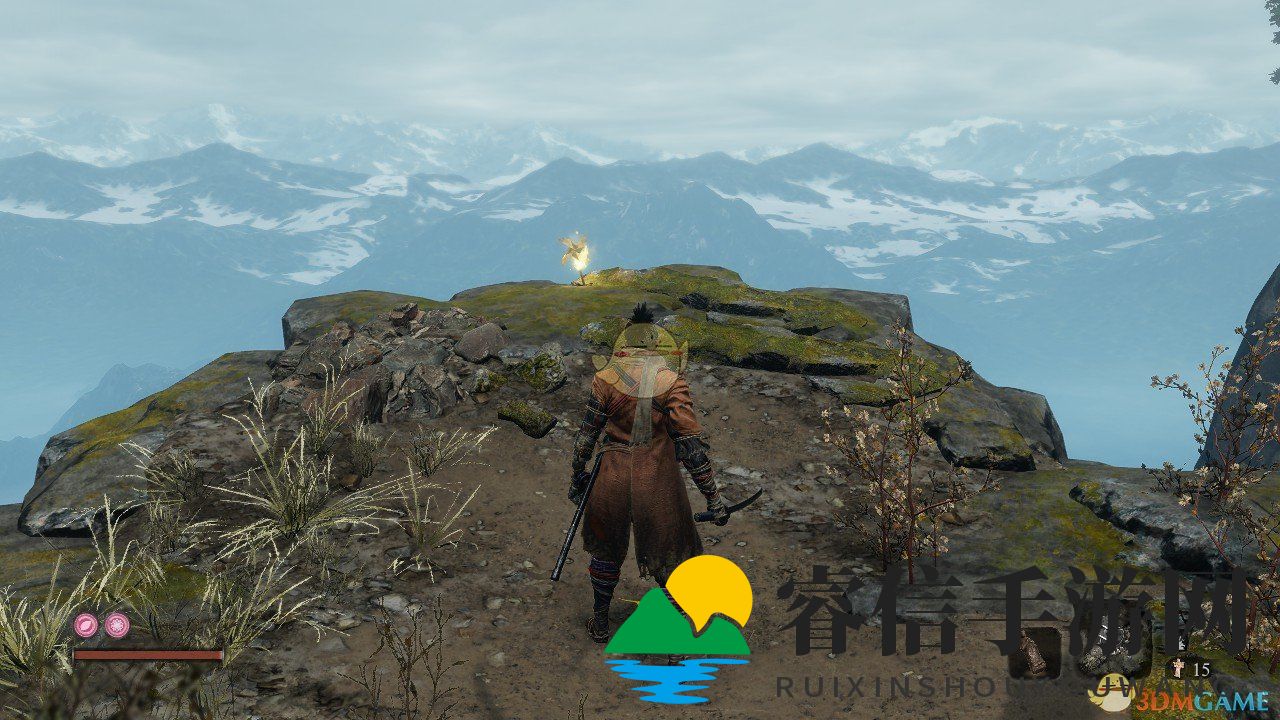Click the pink petal resurrection node

pyautogui.click(x=86, y=626)
